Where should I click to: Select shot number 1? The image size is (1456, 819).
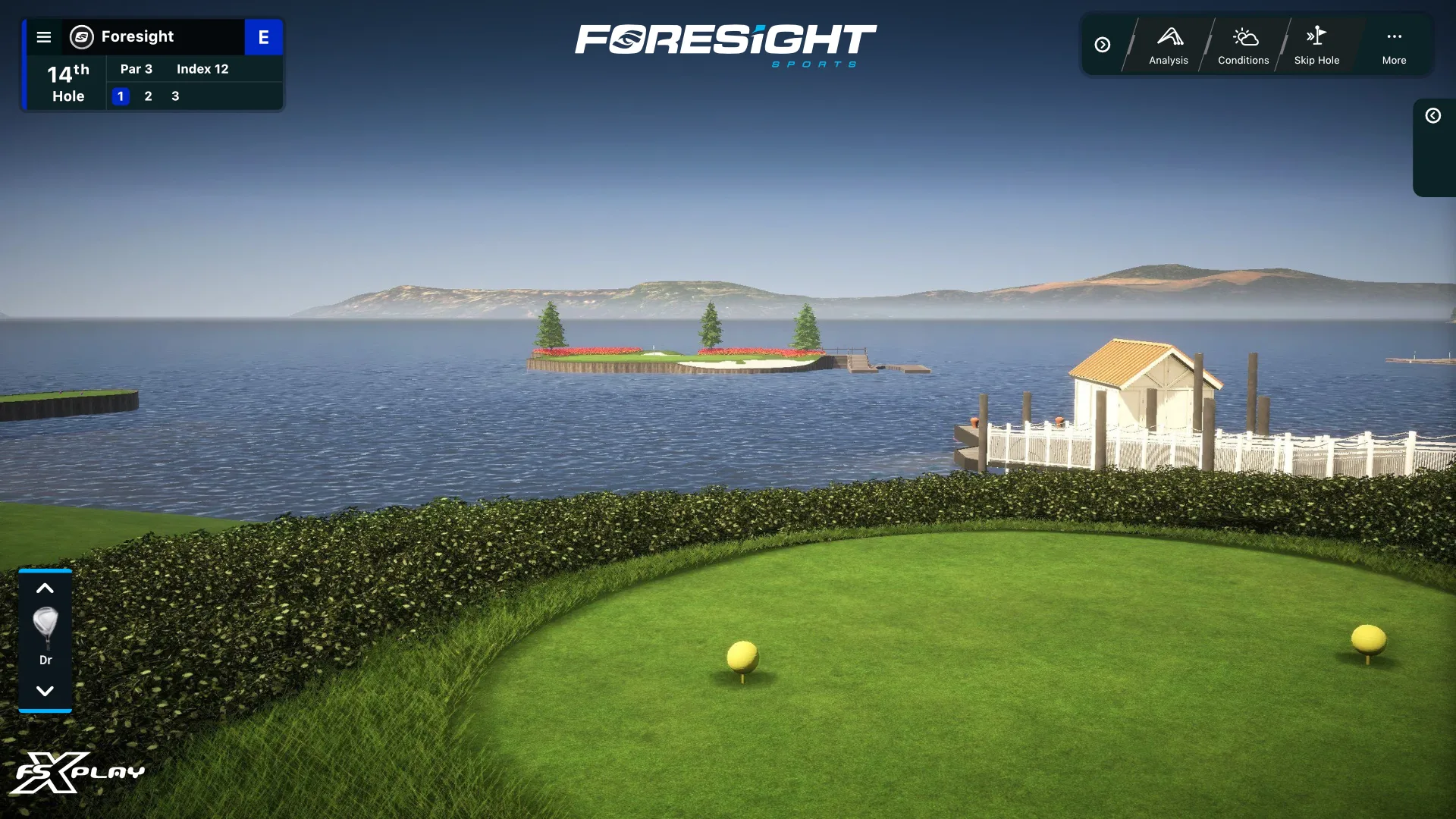pos(121,96)
